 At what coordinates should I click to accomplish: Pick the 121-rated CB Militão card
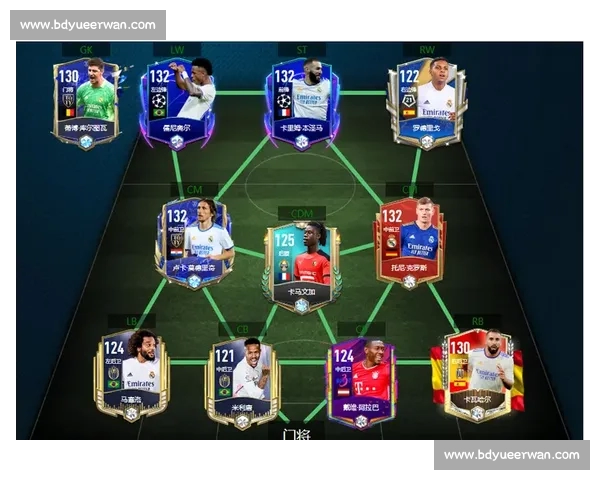(x=241, y=382)
